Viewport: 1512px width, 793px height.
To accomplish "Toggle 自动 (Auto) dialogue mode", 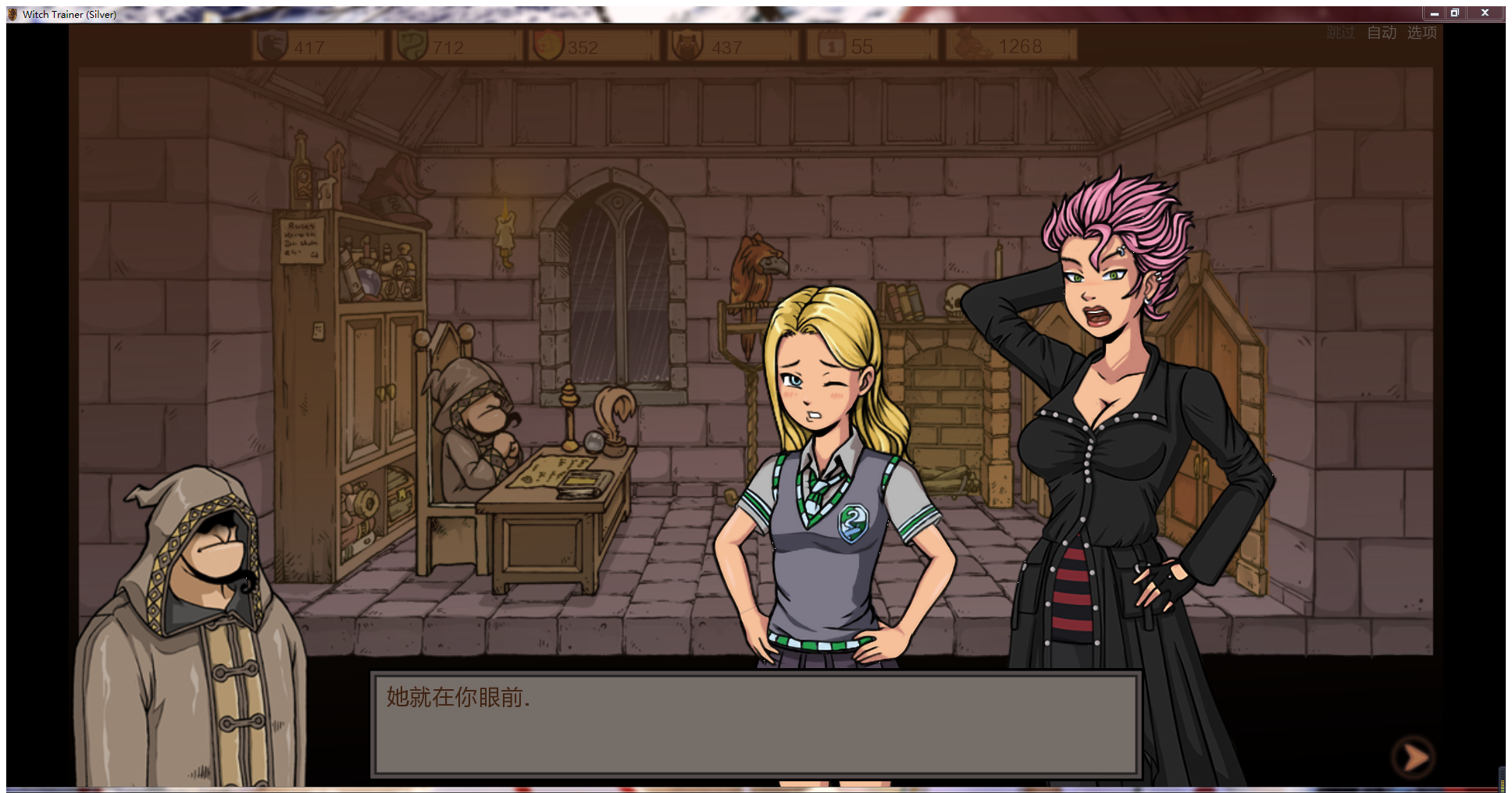I will click(1382, 33).
